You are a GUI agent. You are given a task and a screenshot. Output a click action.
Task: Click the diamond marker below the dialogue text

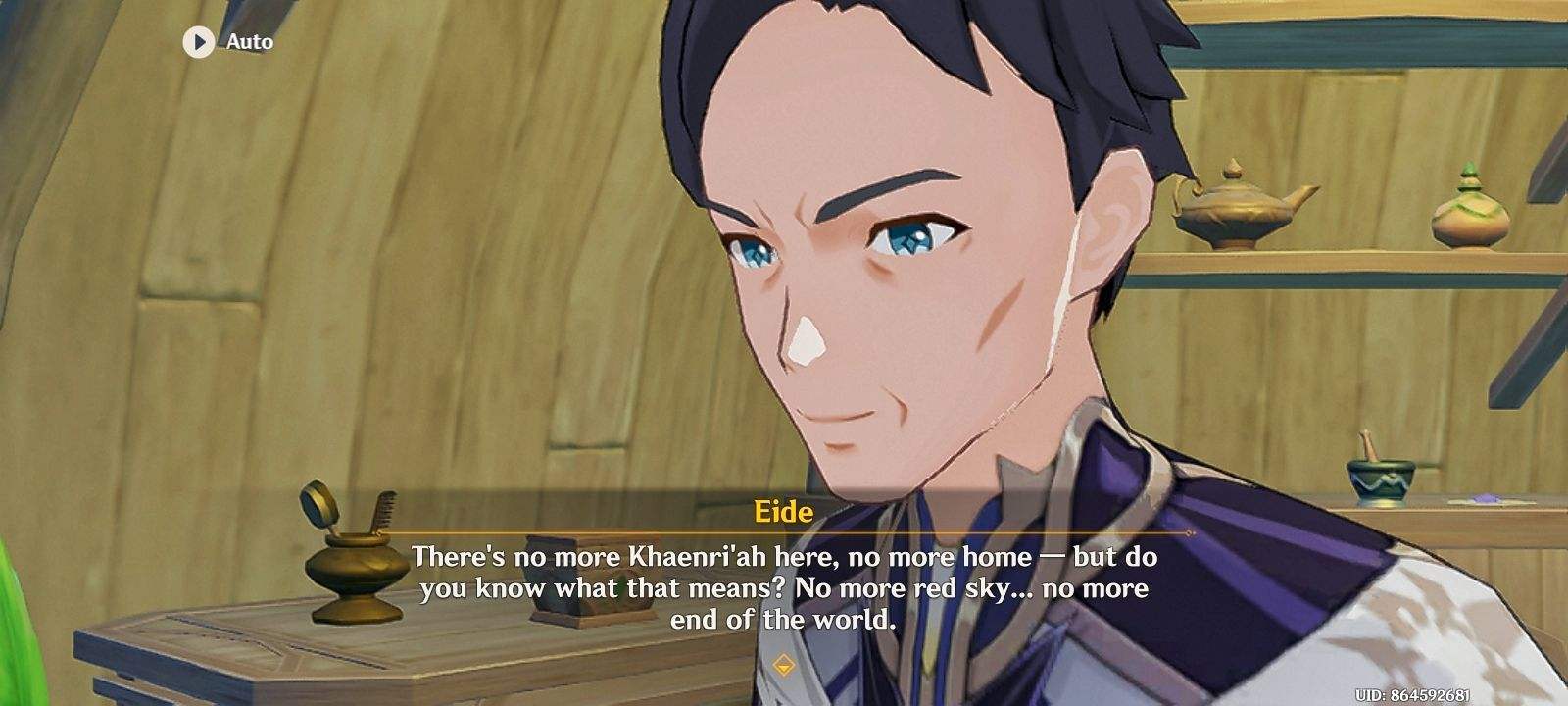coord(784,662)
